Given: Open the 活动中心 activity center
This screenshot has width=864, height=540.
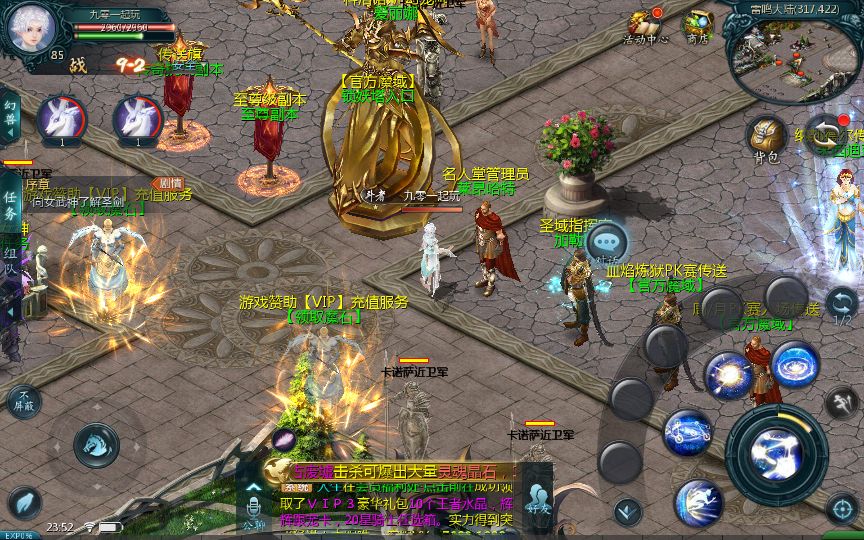Looking at the screenshot, I should [x=645, y=25].
